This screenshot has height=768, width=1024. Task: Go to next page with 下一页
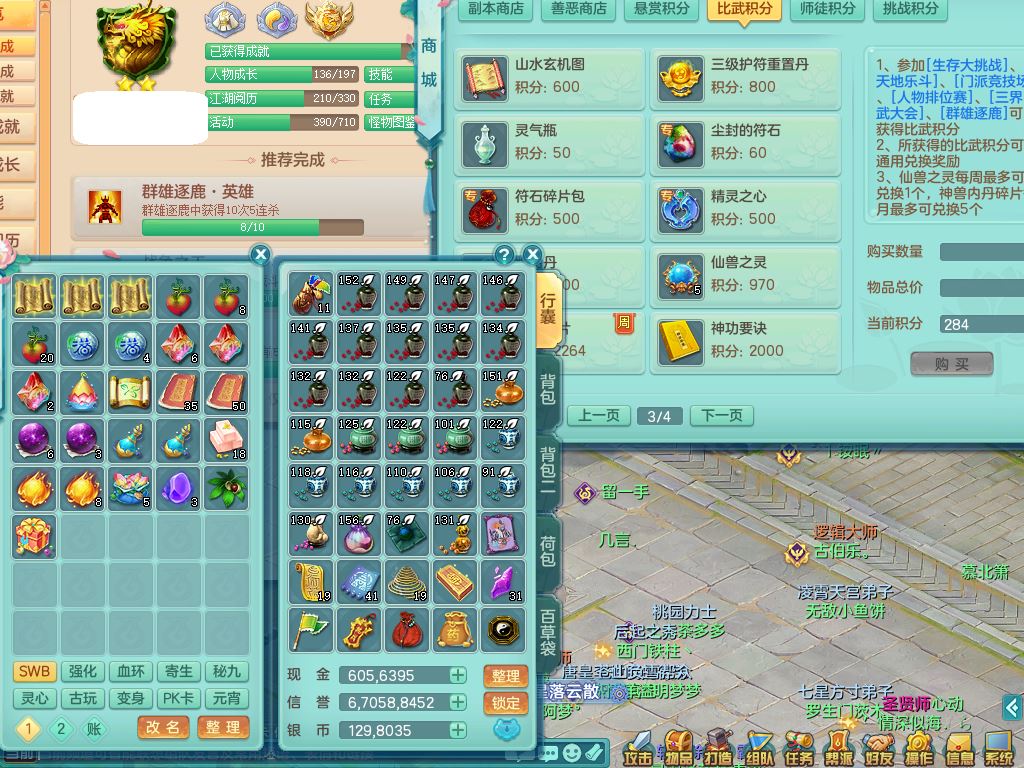point(722,415)
